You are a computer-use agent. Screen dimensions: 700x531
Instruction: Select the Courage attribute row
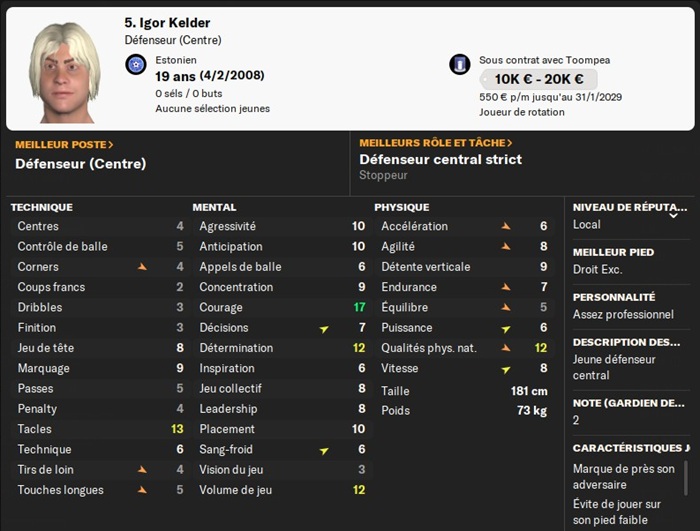tap(282, 308)
